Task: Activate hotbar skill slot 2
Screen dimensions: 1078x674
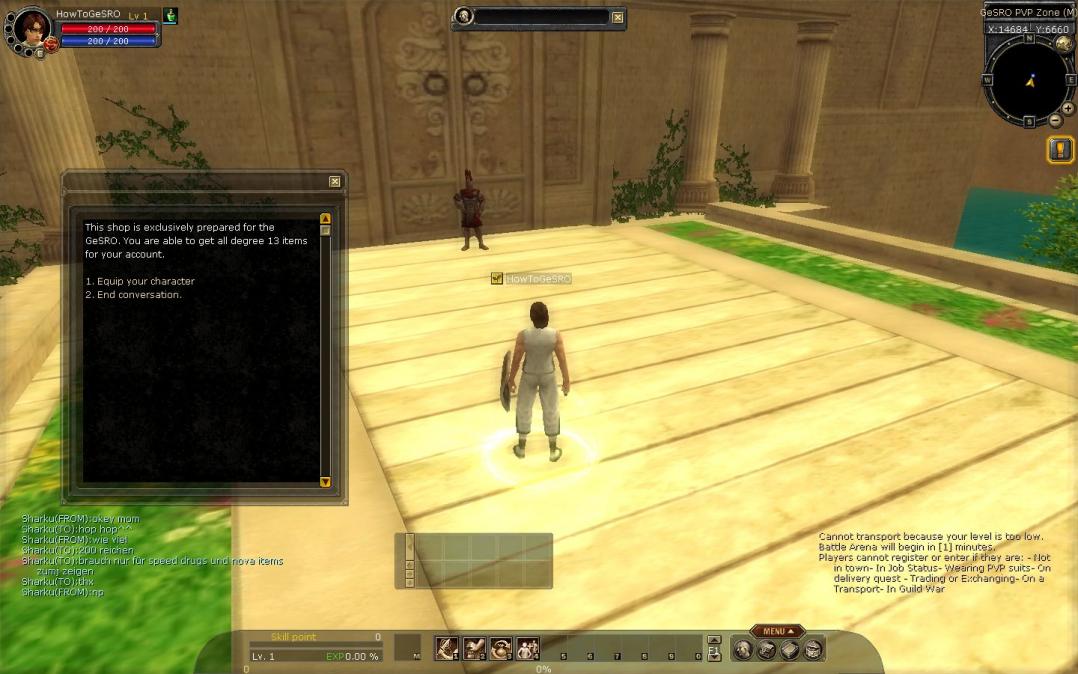Action: 473,648
